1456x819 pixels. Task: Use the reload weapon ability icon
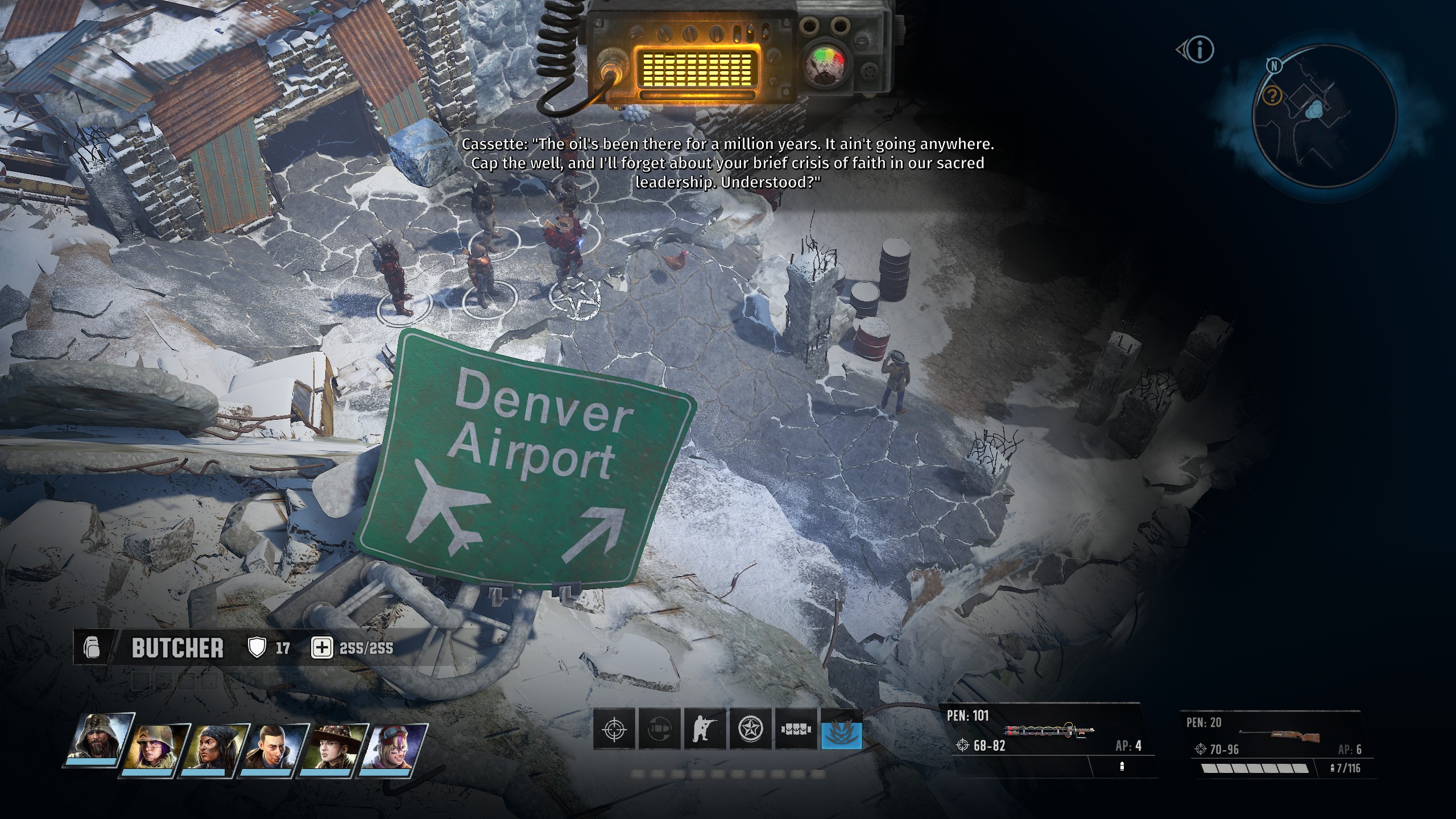pyautogui.click(x=660, y=729)
